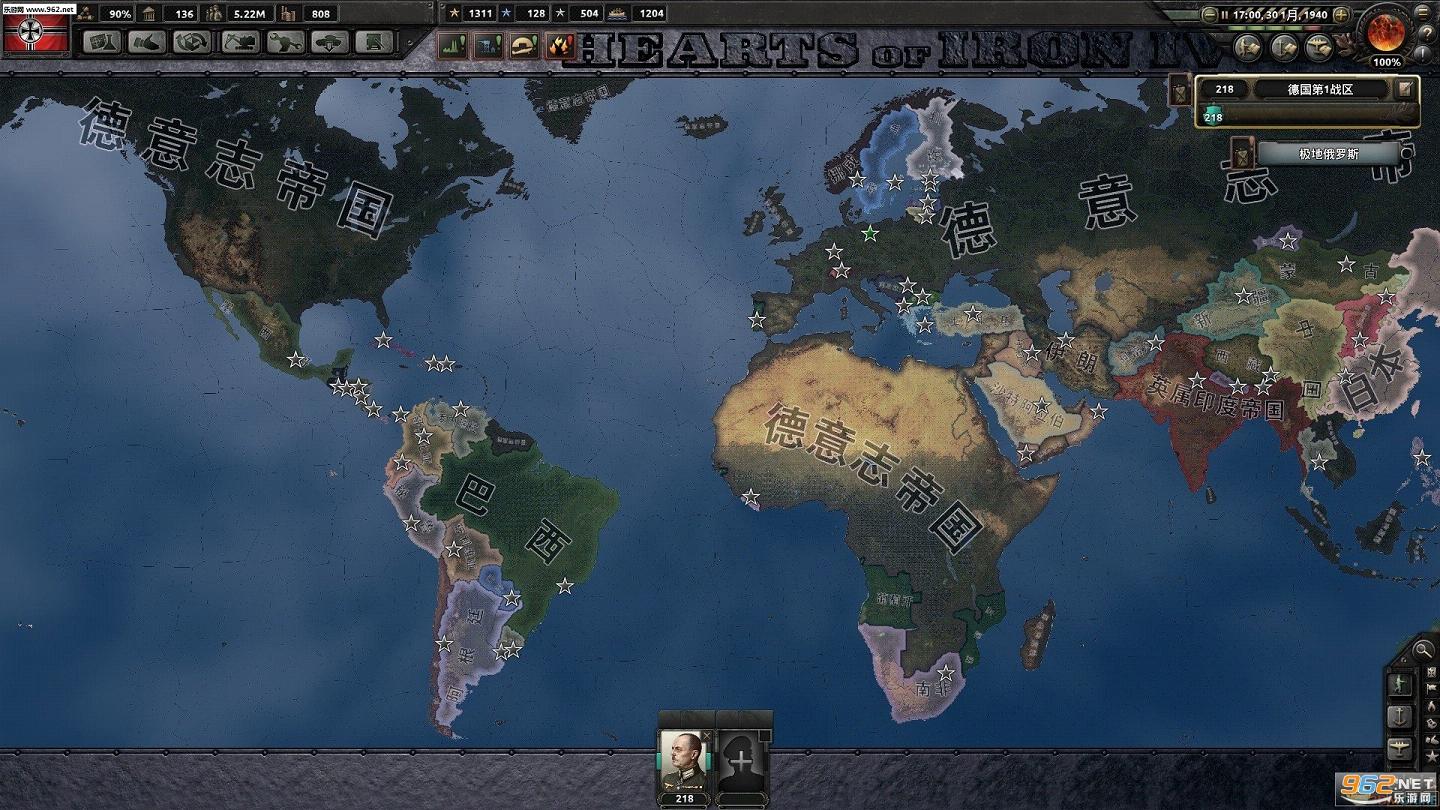Decrease game speed with minus button
This screenshot has width=1440, height=810.
pyautogui.click(x=1210, y=15)
